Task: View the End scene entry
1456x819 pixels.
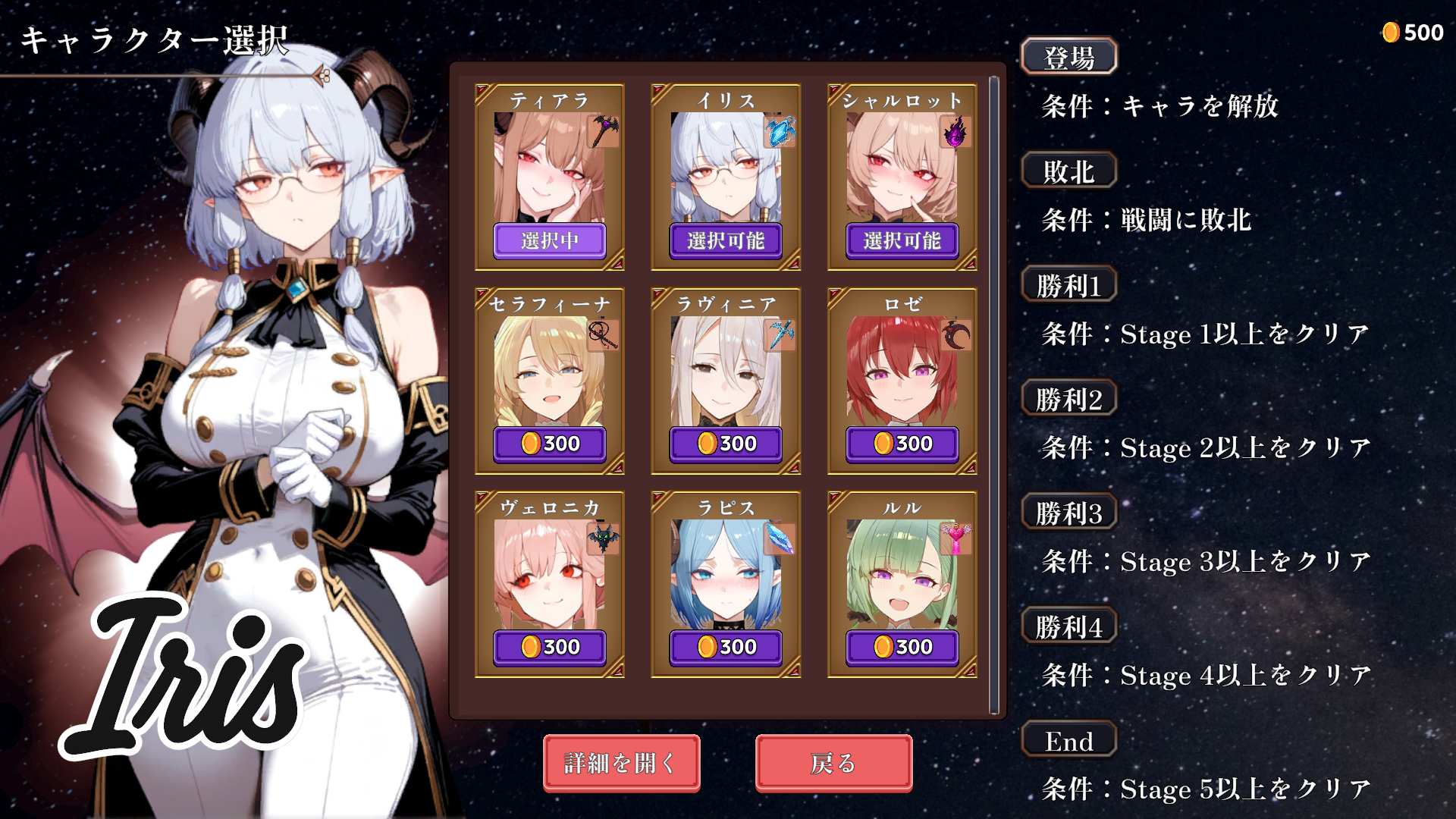Action: 1068,740
